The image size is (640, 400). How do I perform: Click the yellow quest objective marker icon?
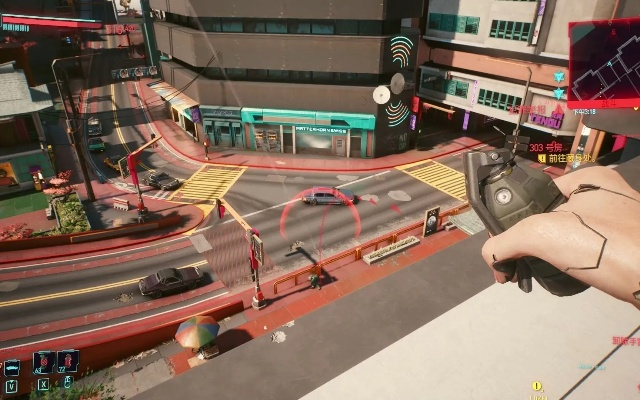click(537, 386)
